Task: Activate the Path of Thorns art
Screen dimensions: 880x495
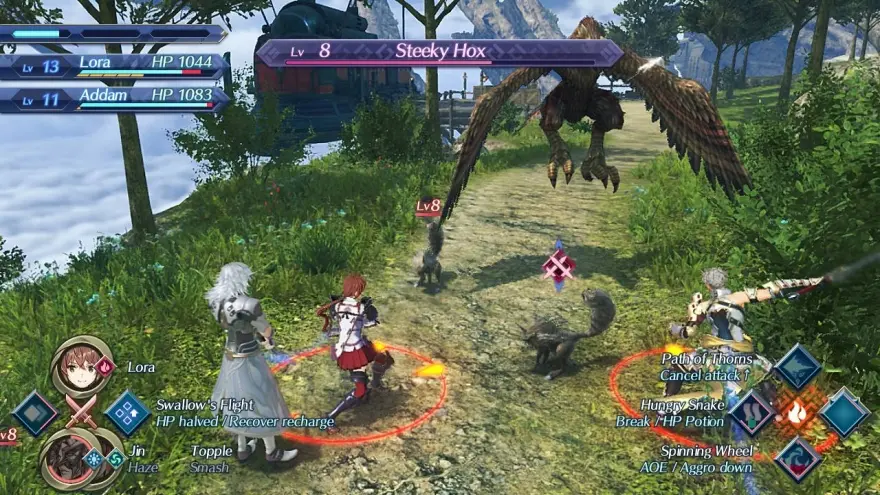Action: 797,366
